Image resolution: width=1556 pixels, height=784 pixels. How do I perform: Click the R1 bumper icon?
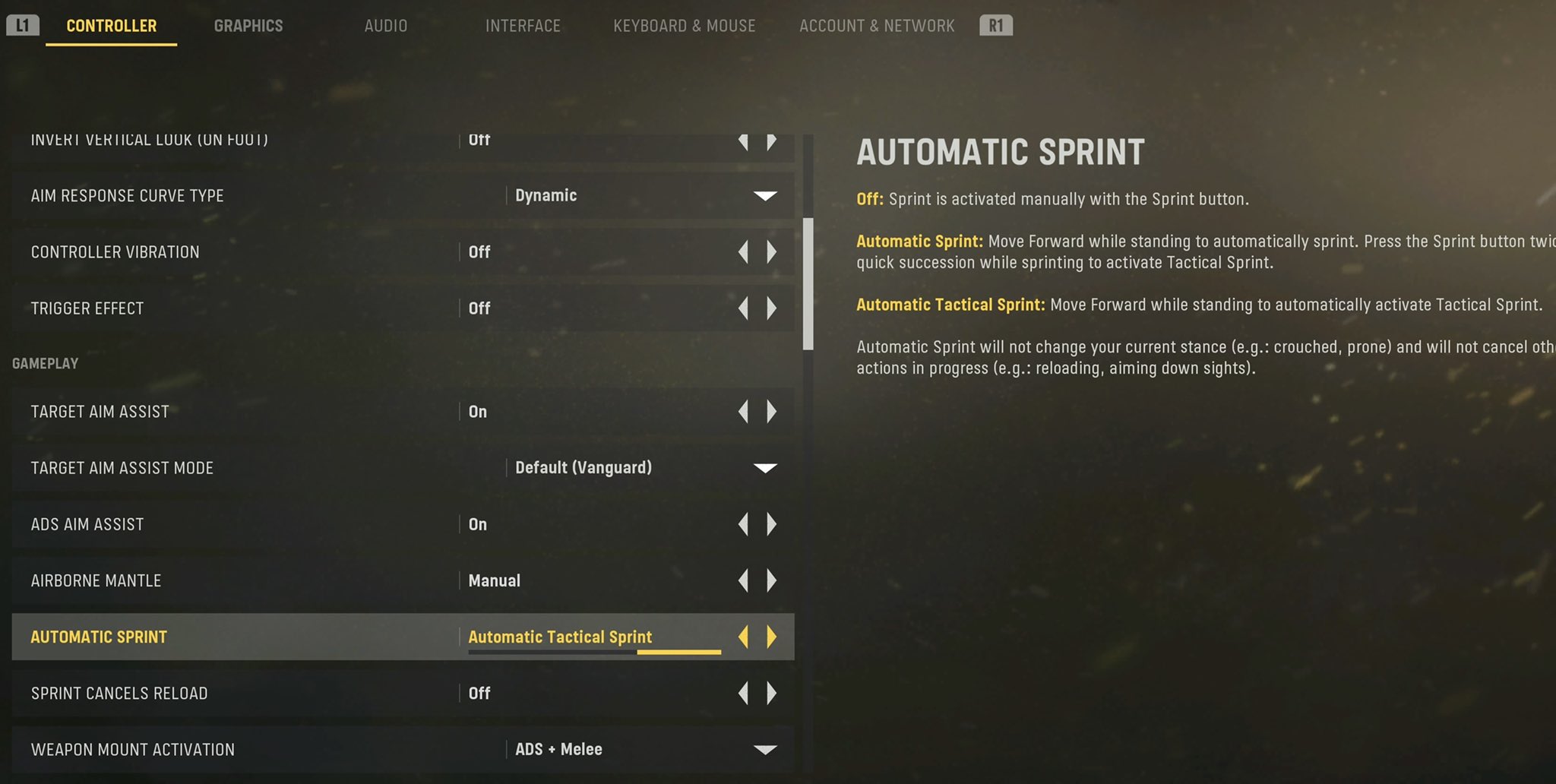(x=996, y=24)
